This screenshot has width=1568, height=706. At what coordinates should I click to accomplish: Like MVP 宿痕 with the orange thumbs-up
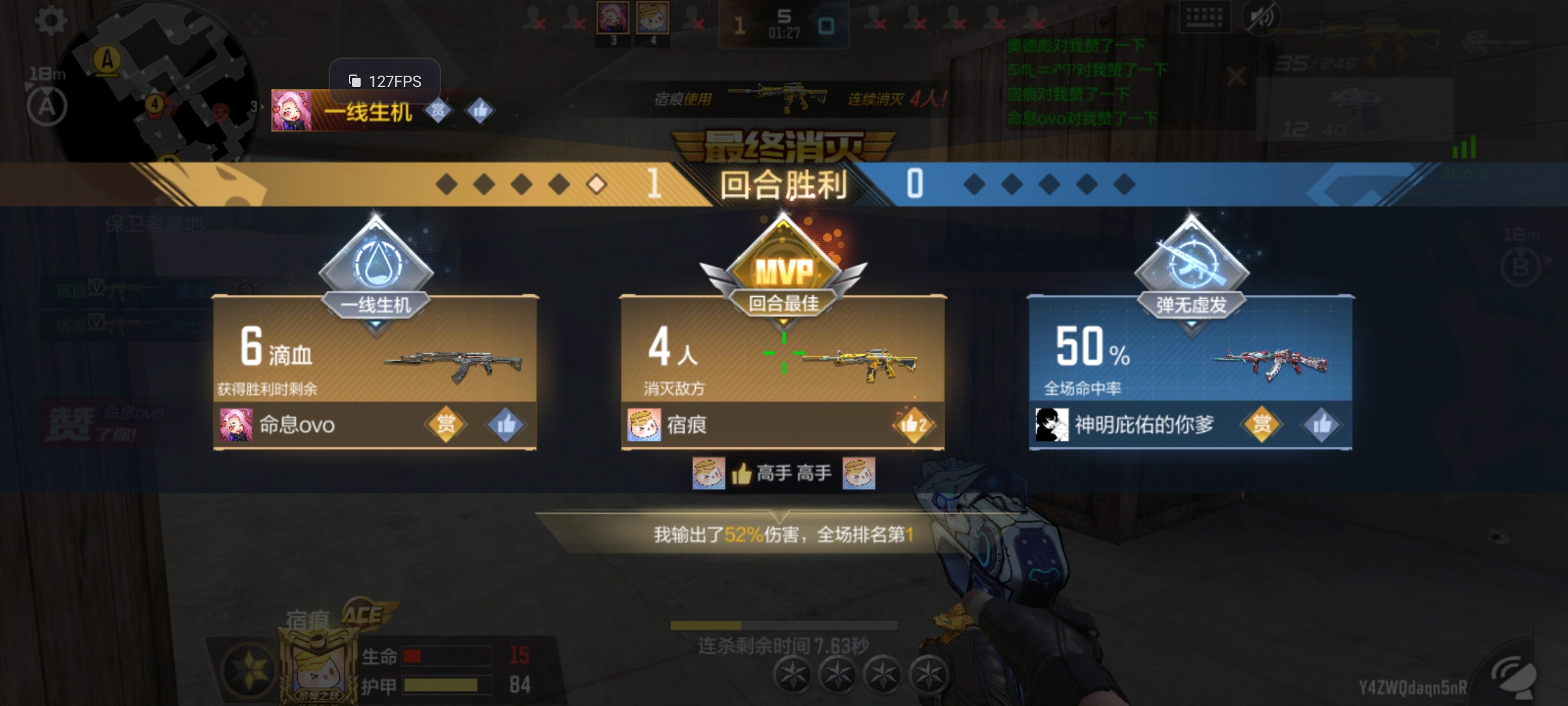click(x=913, y=425)
